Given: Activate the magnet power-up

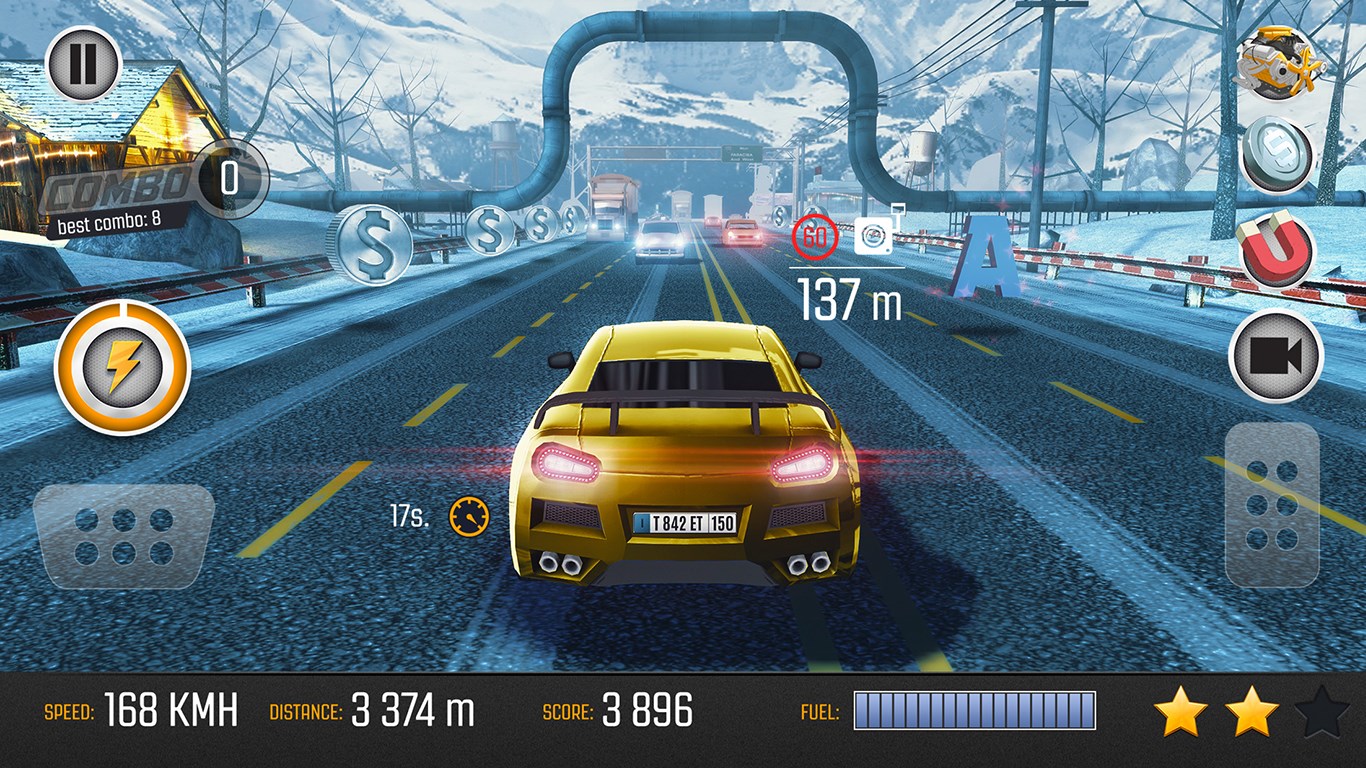Looking at the screenshot, I should point(1277,249).
